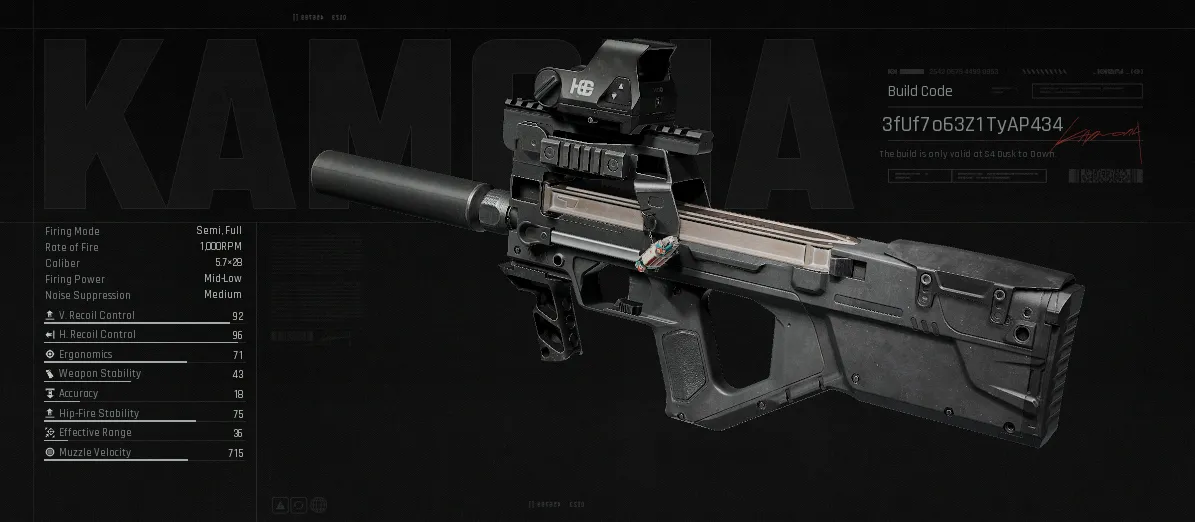Click the triangle icon in the bottom icon row

282,504
